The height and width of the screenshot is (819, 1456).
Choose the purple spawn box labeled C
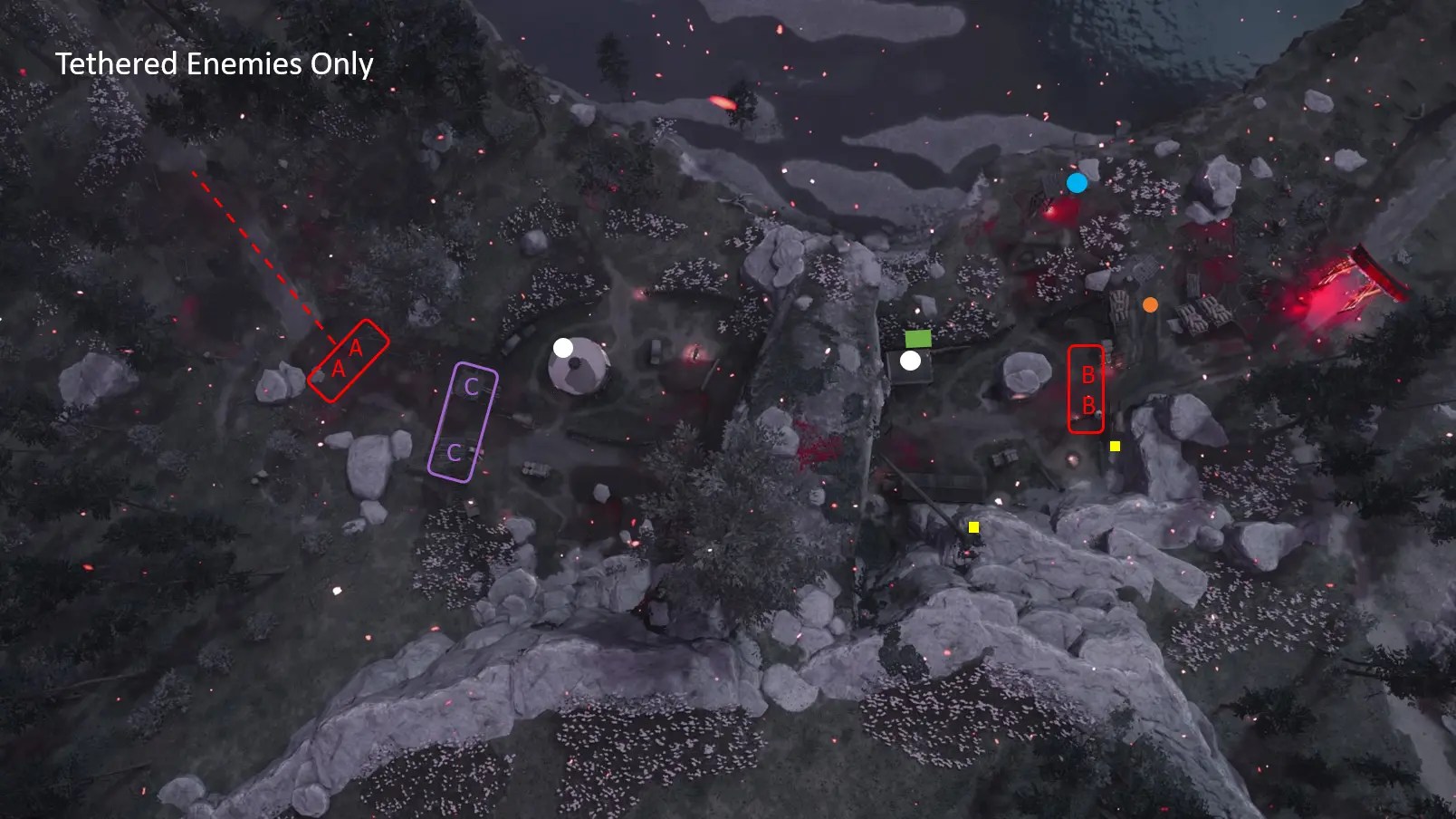(x=463, y=421)
